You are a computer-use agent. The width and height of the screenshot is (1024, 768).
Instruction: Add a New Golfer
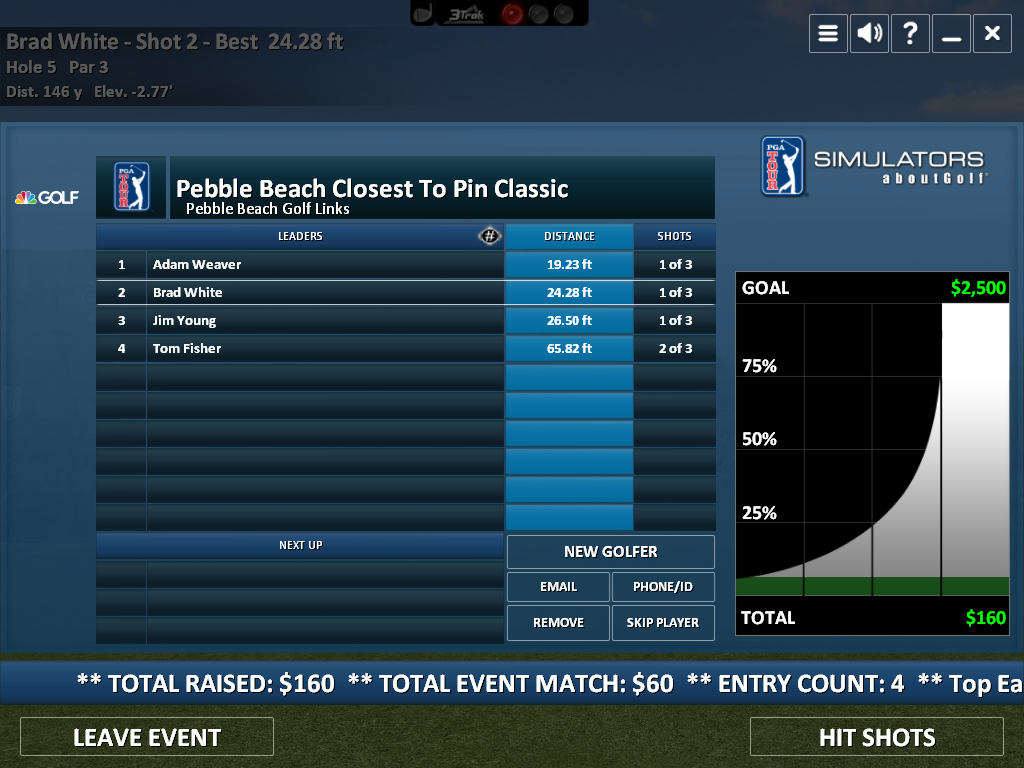click(x=610, y=552)
